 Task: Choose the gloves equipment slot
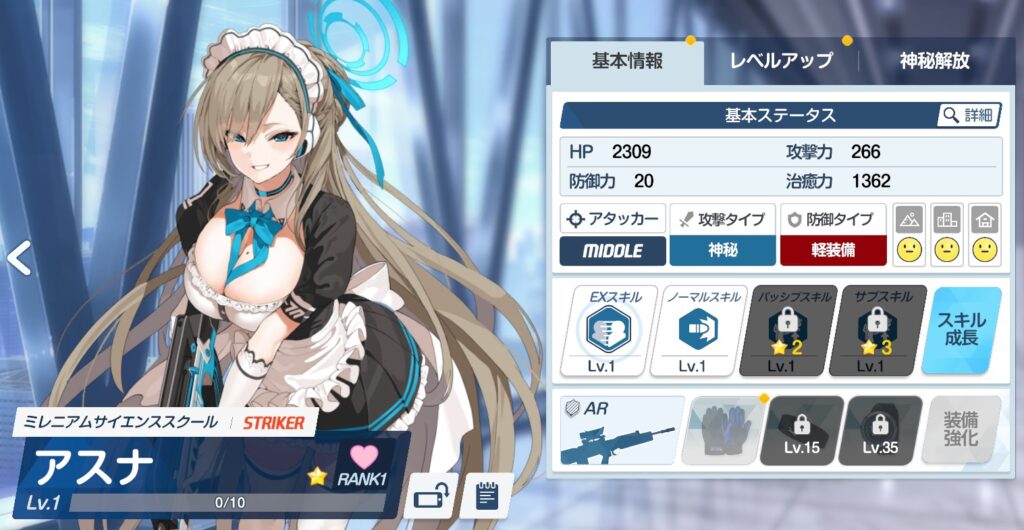pyautogui.click(x=722, y=431)
